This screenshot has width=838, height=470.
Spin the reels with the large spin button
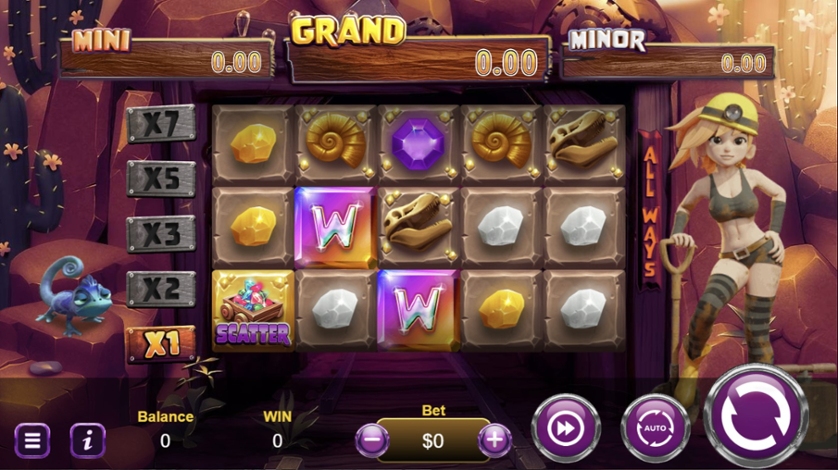757,415
